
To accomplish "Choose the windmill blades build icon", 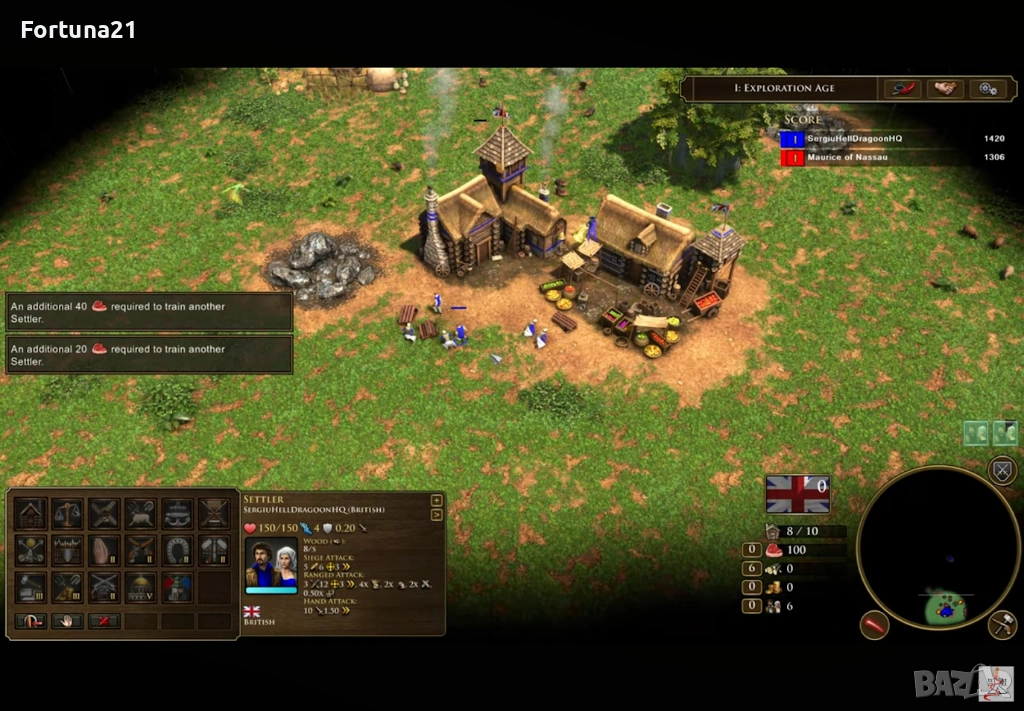I will tap(104, 514).
